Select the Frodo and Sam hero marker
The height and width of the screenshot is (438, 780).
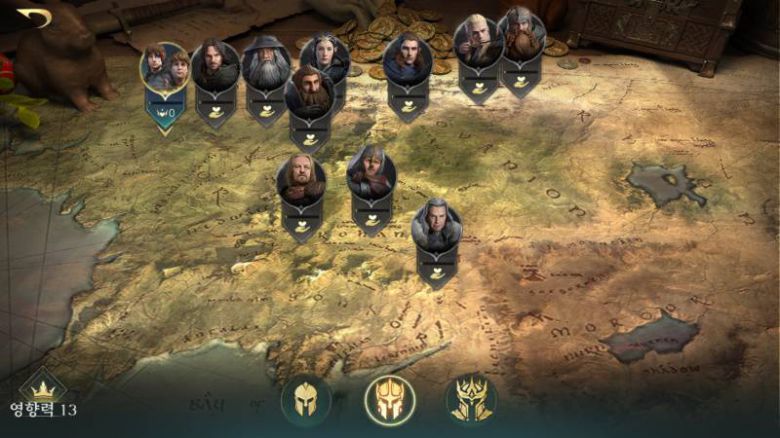click(x=165, y=68)
